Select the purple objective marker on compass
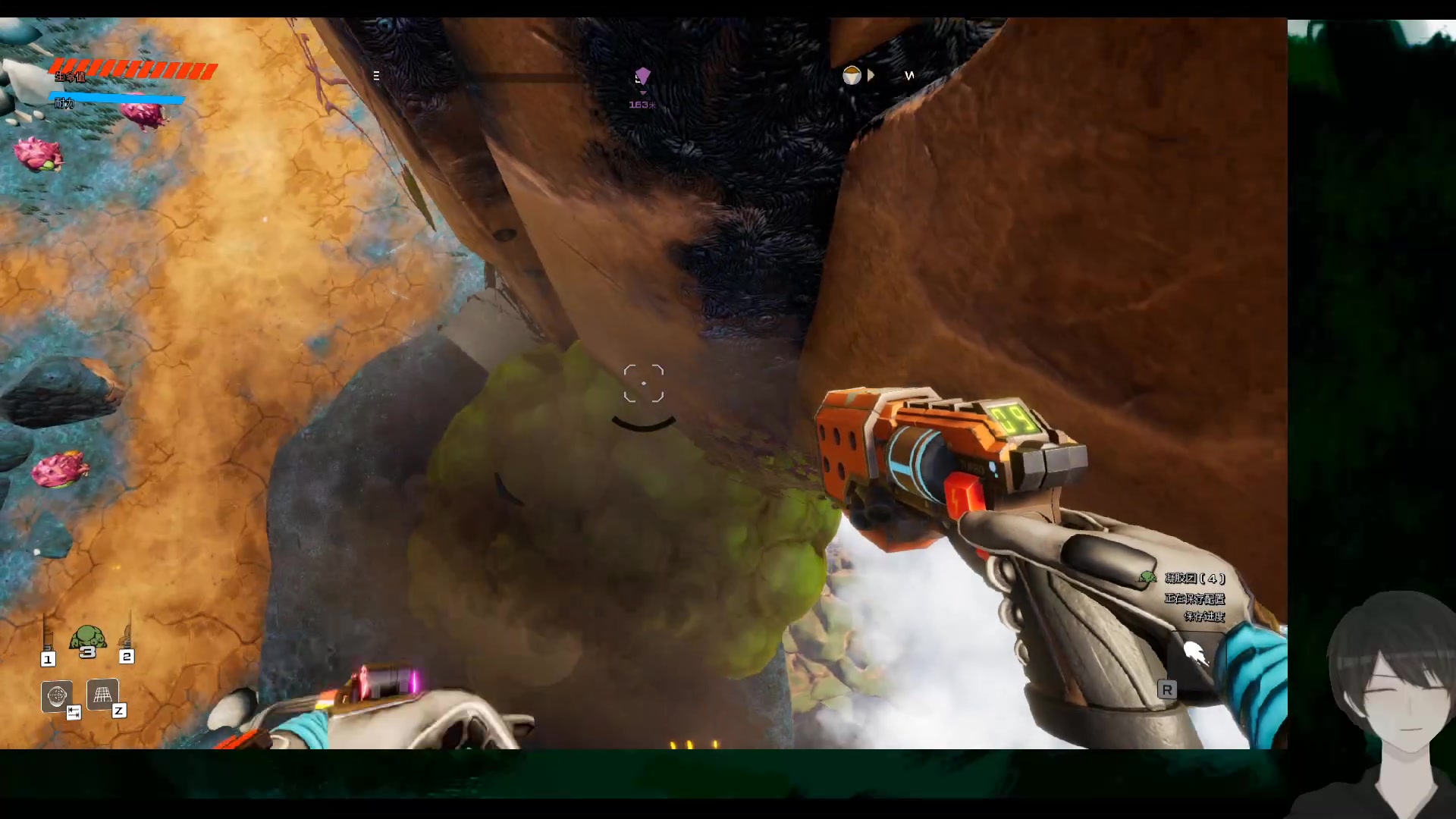This screenshot has height=819, width=1456. tap(642, 76)
